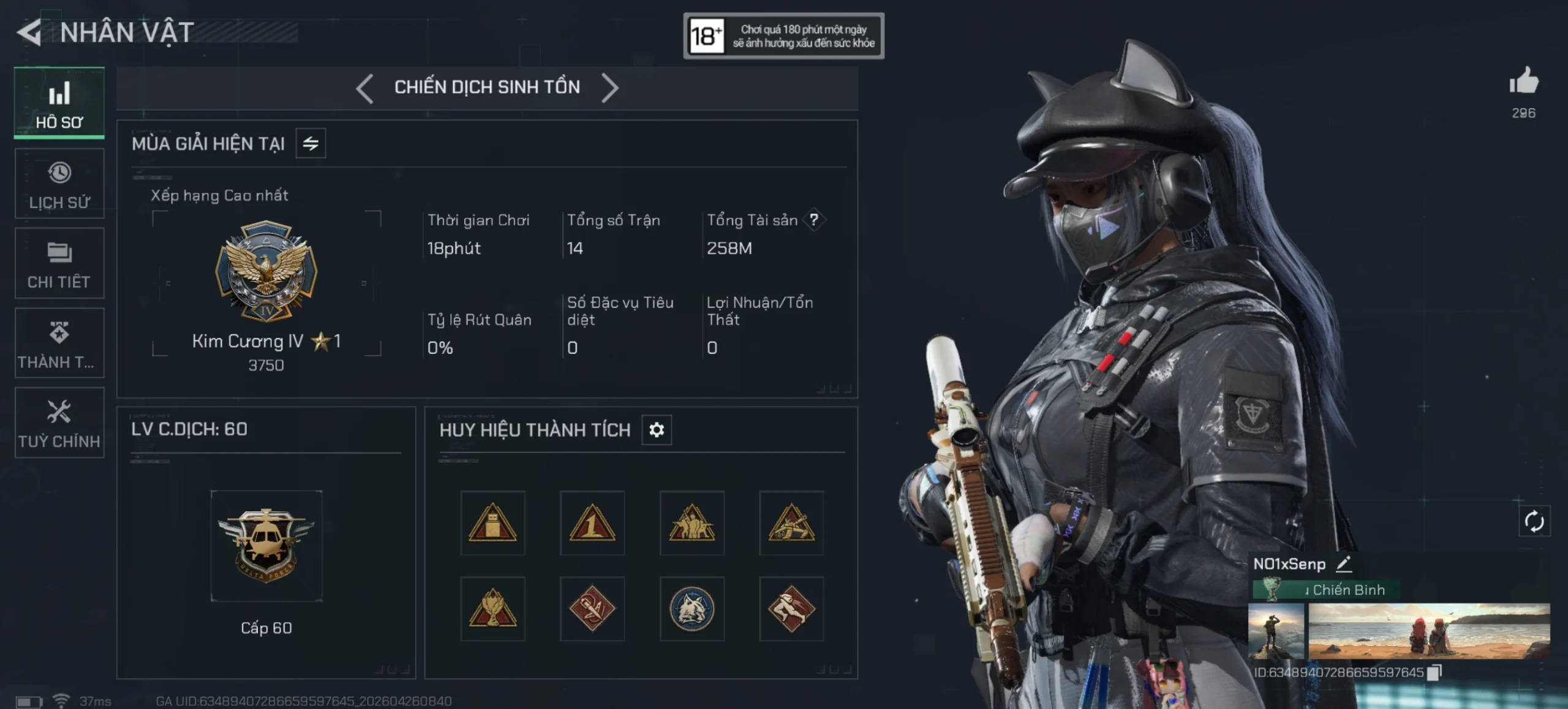Viewport: 1568px width, 709px height.
Task: Switch to the Tuỳ Chỉnh tab
Action: pyautogui.click(x=59, y=422)
